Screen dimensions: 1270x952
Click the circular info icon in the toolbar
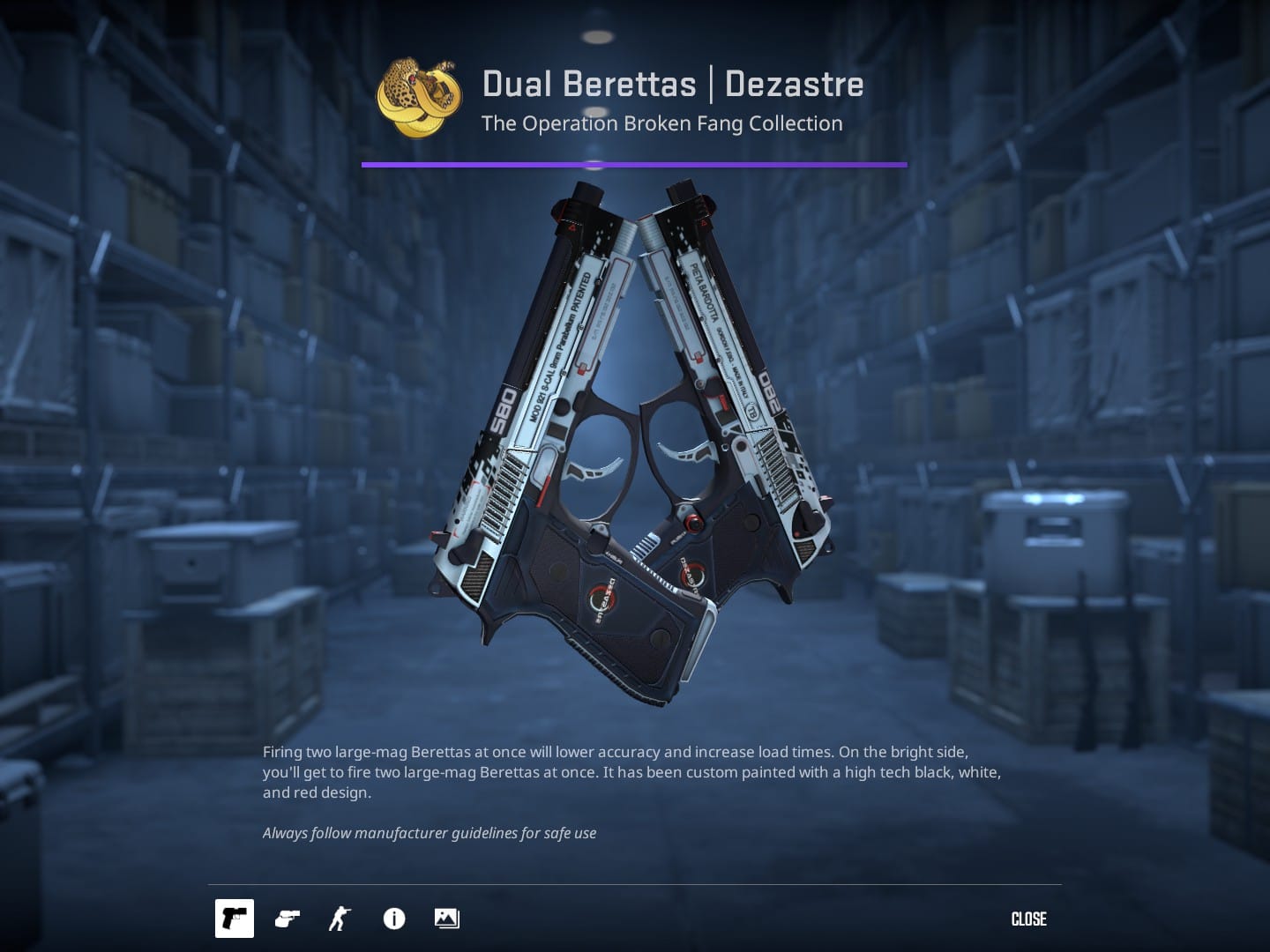coord(393,919)
